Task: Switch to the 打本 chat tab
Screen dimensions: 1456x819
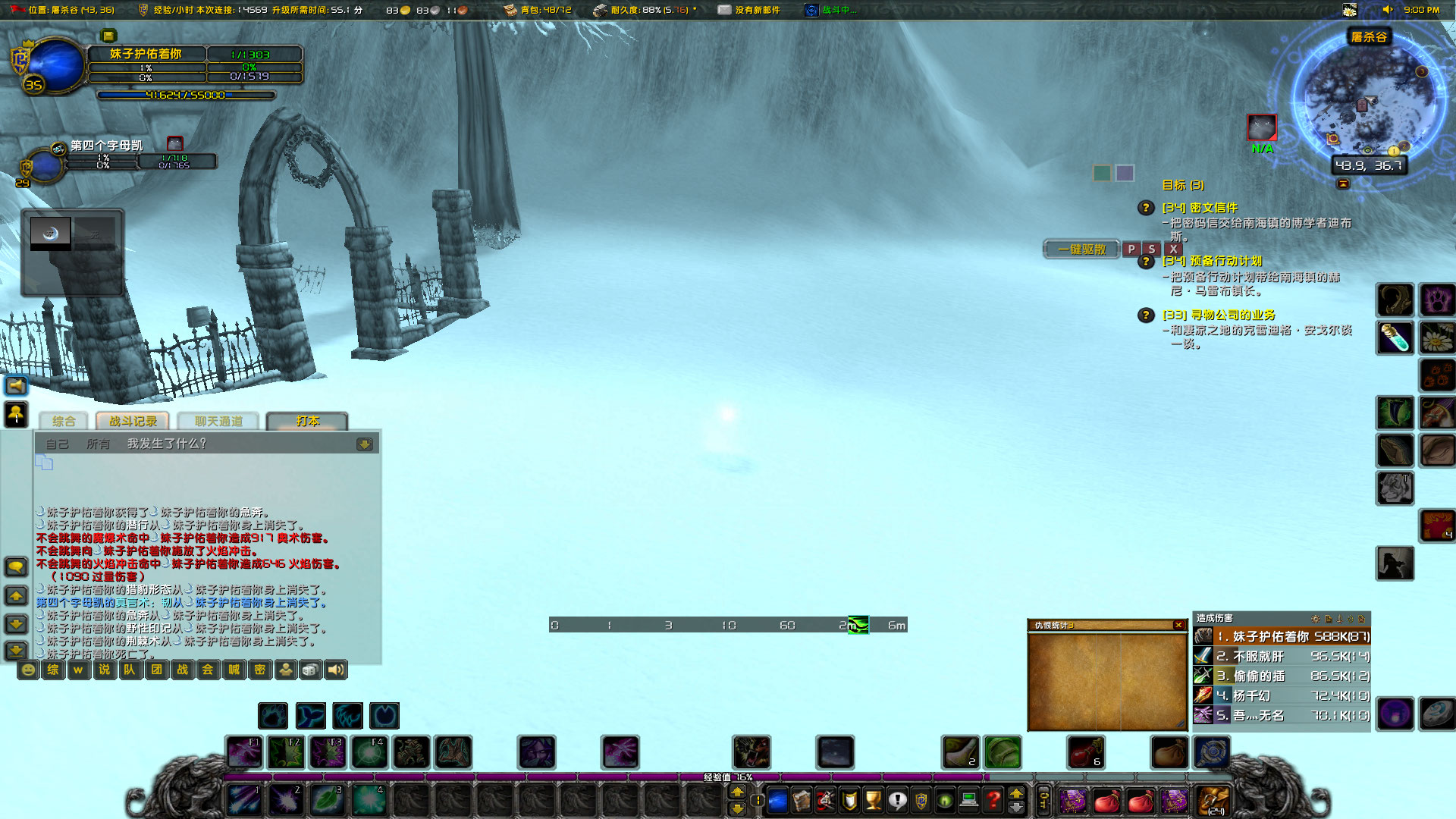Action: pyautogui.click(x=308, y=421)
